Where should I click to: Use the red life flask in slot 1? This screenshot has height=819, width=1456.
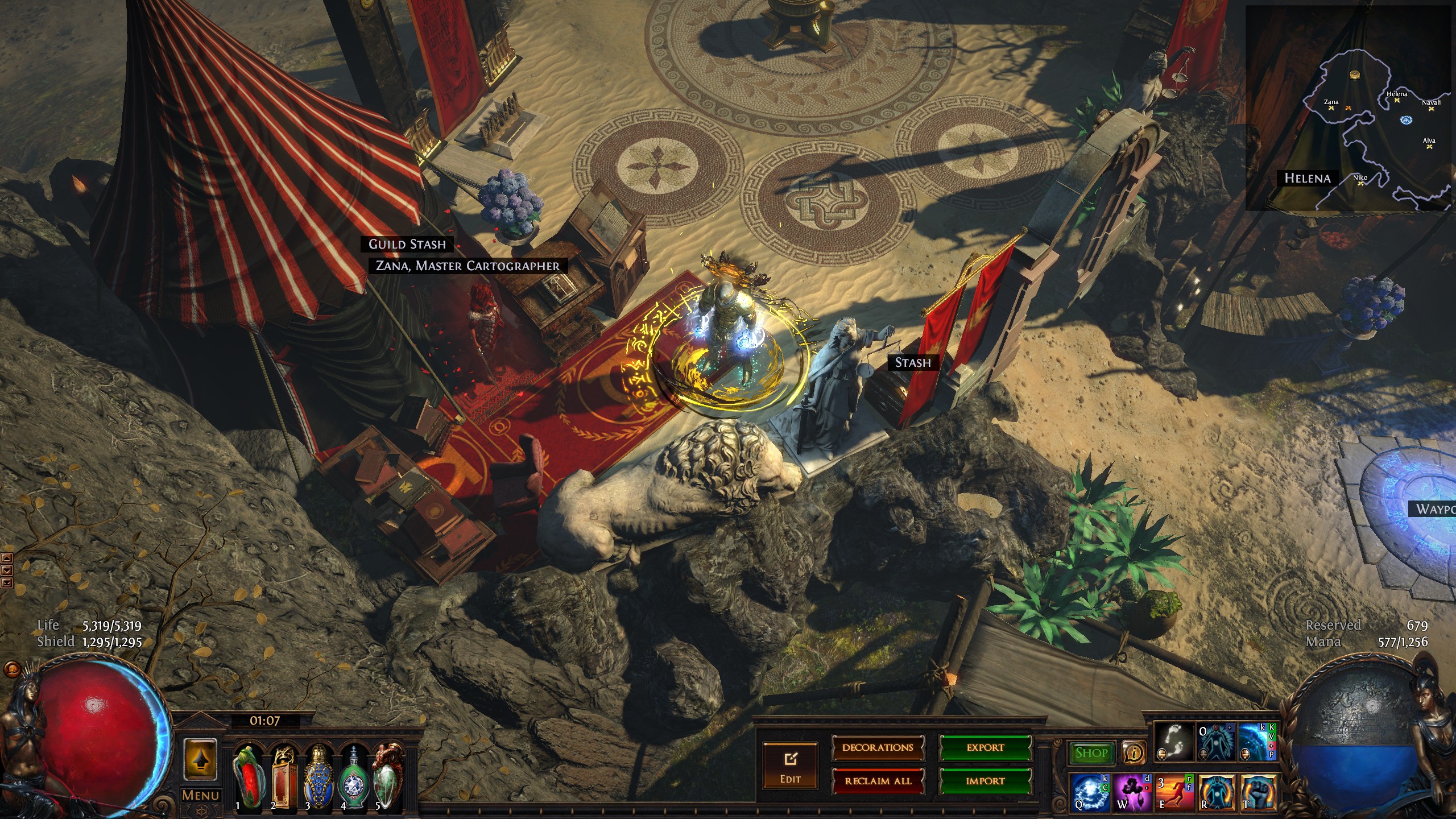coord(249,777)
